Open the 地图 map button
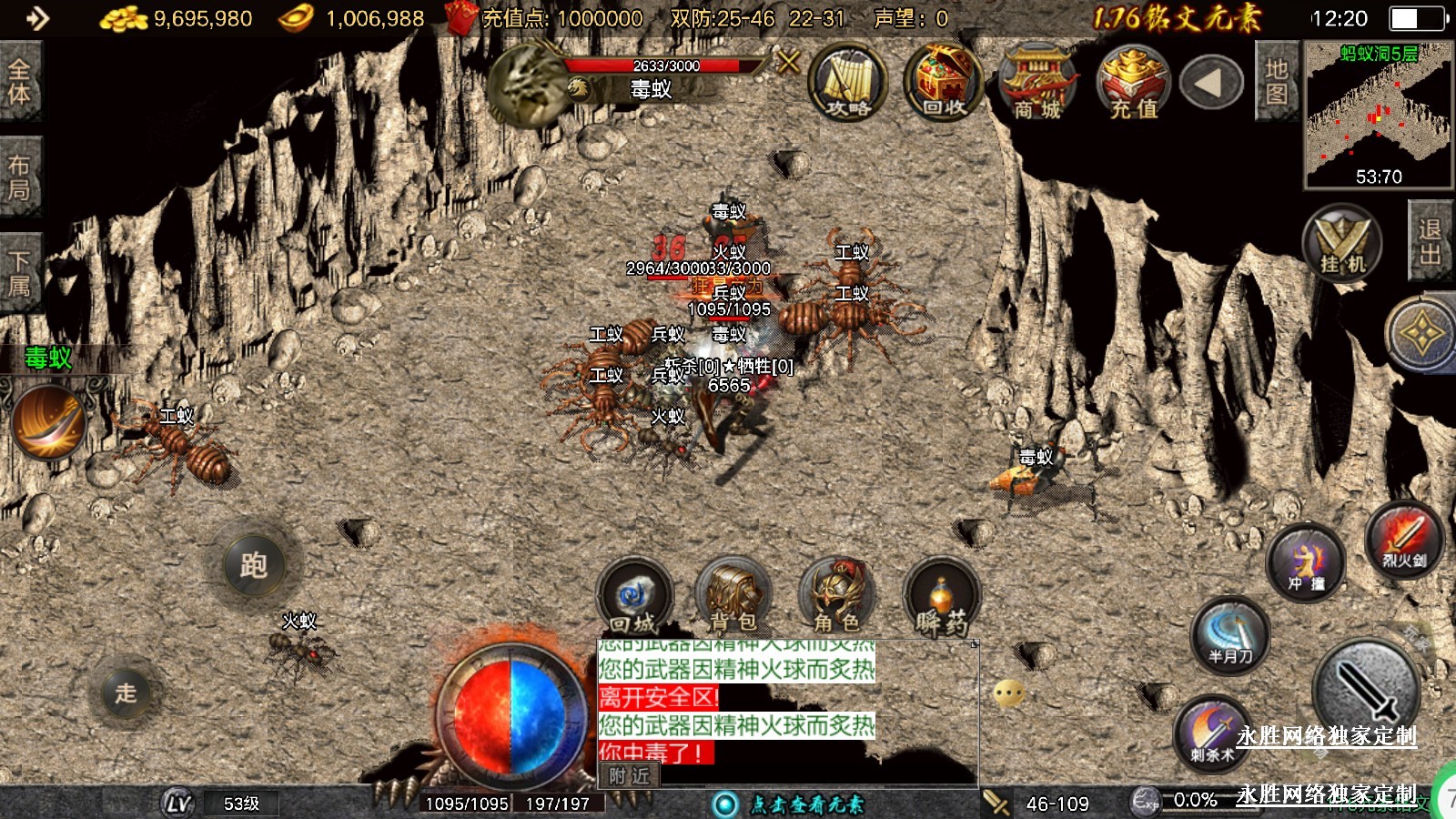 [x=1276, y=82]
